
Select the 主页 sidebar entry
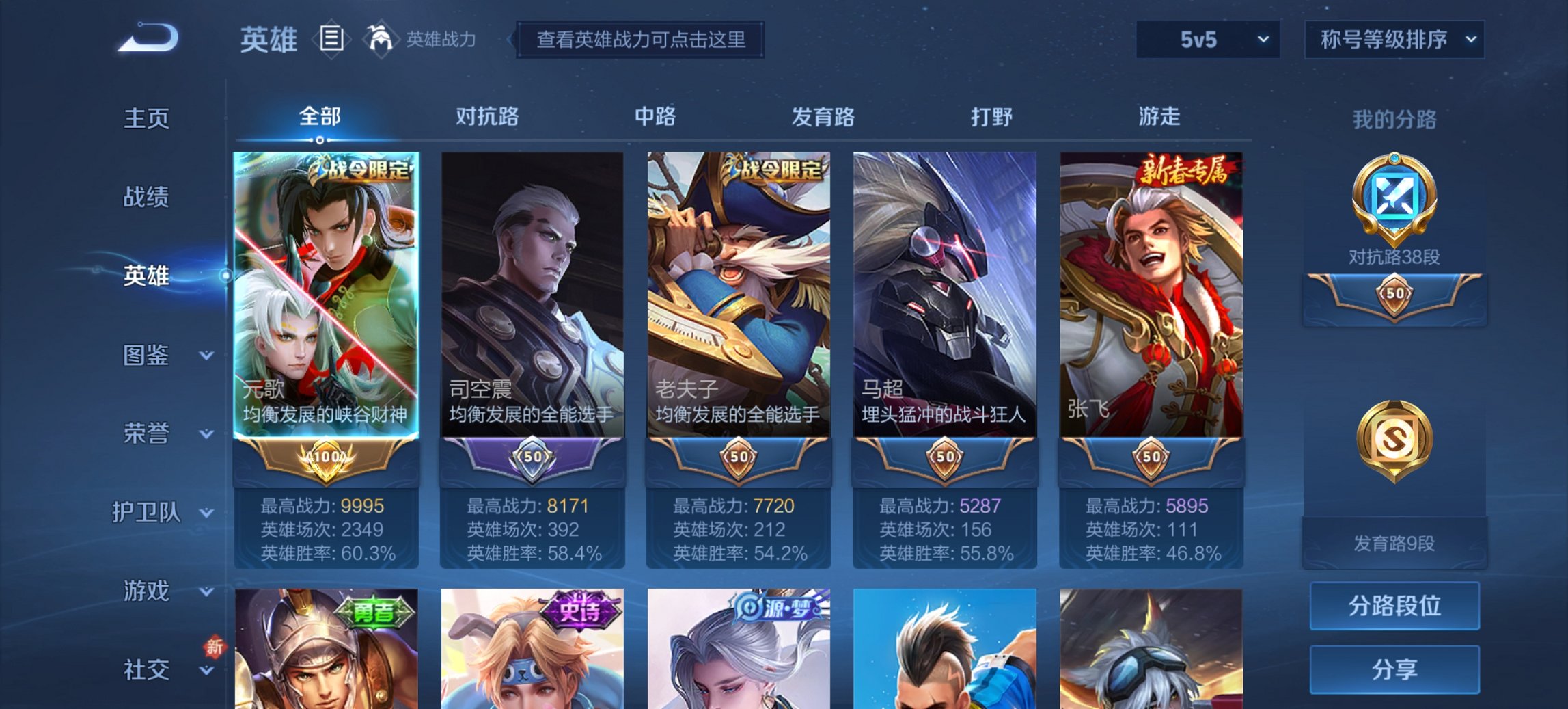pos(146,118)
